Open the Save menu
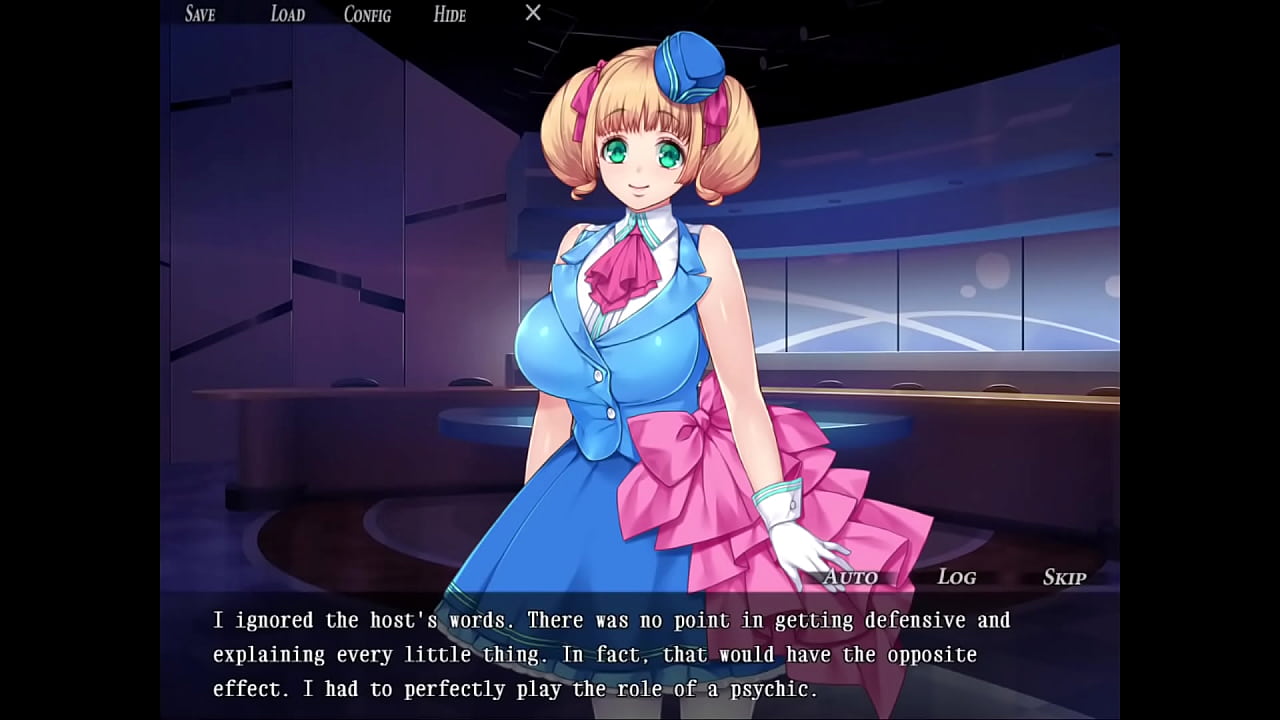Viewport: 1280px width, 720px height. click(x=200, y=14)
